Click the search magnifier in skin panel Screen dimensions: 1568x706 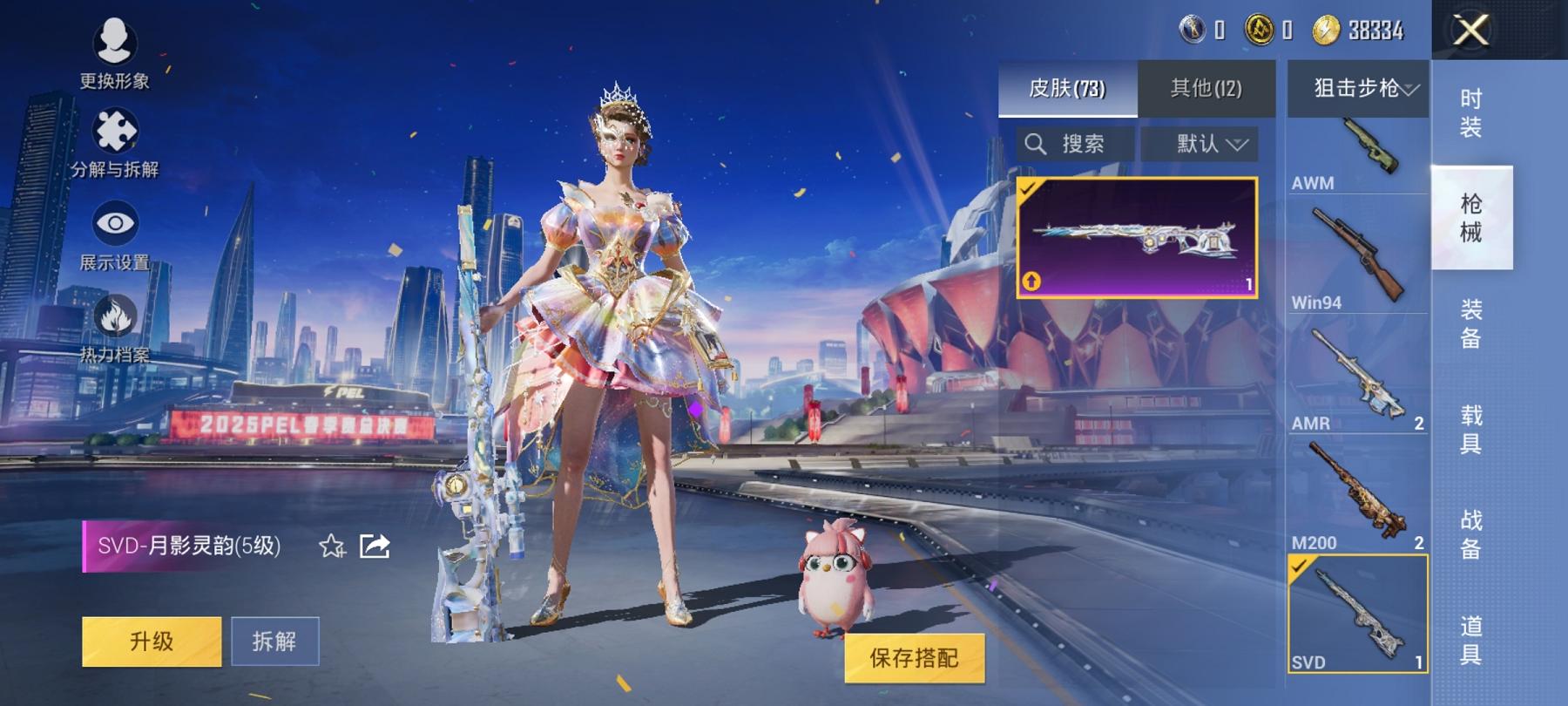[1038, 144]
